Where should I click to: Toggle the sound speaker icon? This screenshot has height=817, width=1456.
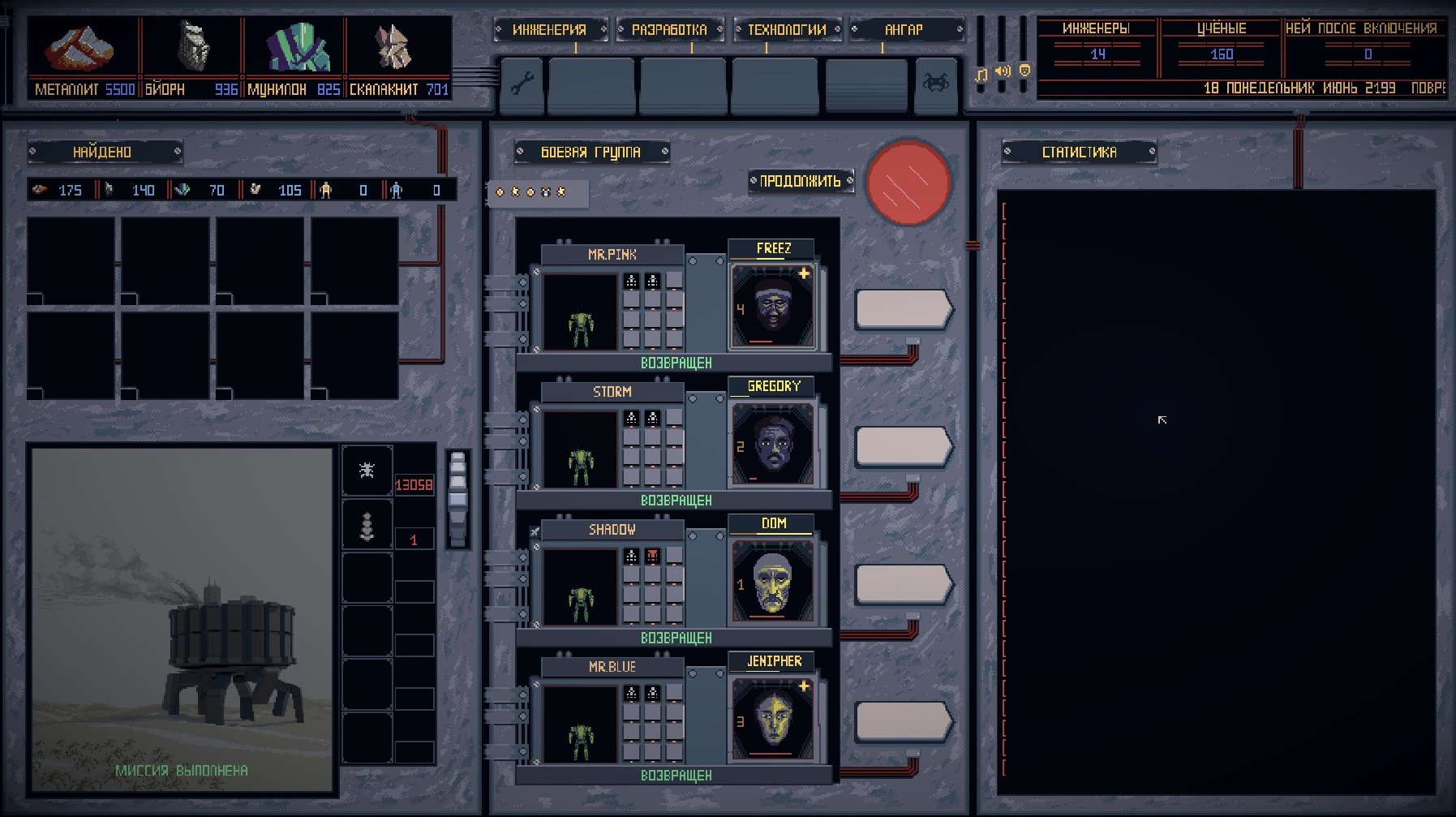tap(1003, 71)
